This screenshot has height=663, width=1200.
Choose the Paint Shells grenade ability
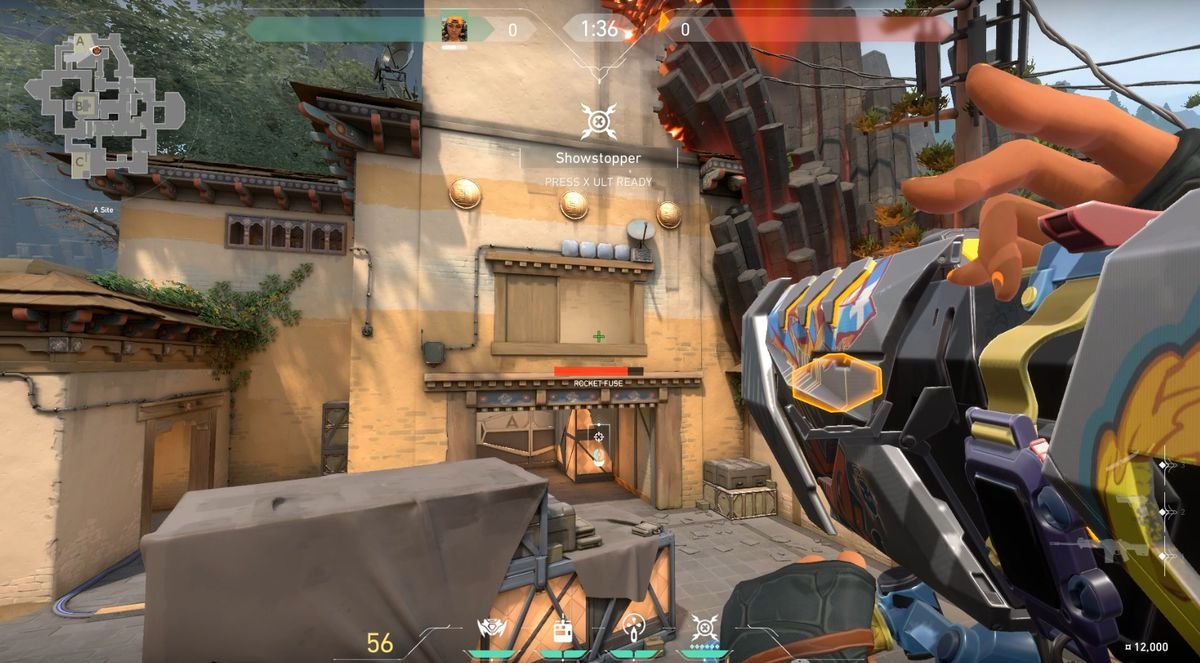pyautogui.click(x=633, y=628)
